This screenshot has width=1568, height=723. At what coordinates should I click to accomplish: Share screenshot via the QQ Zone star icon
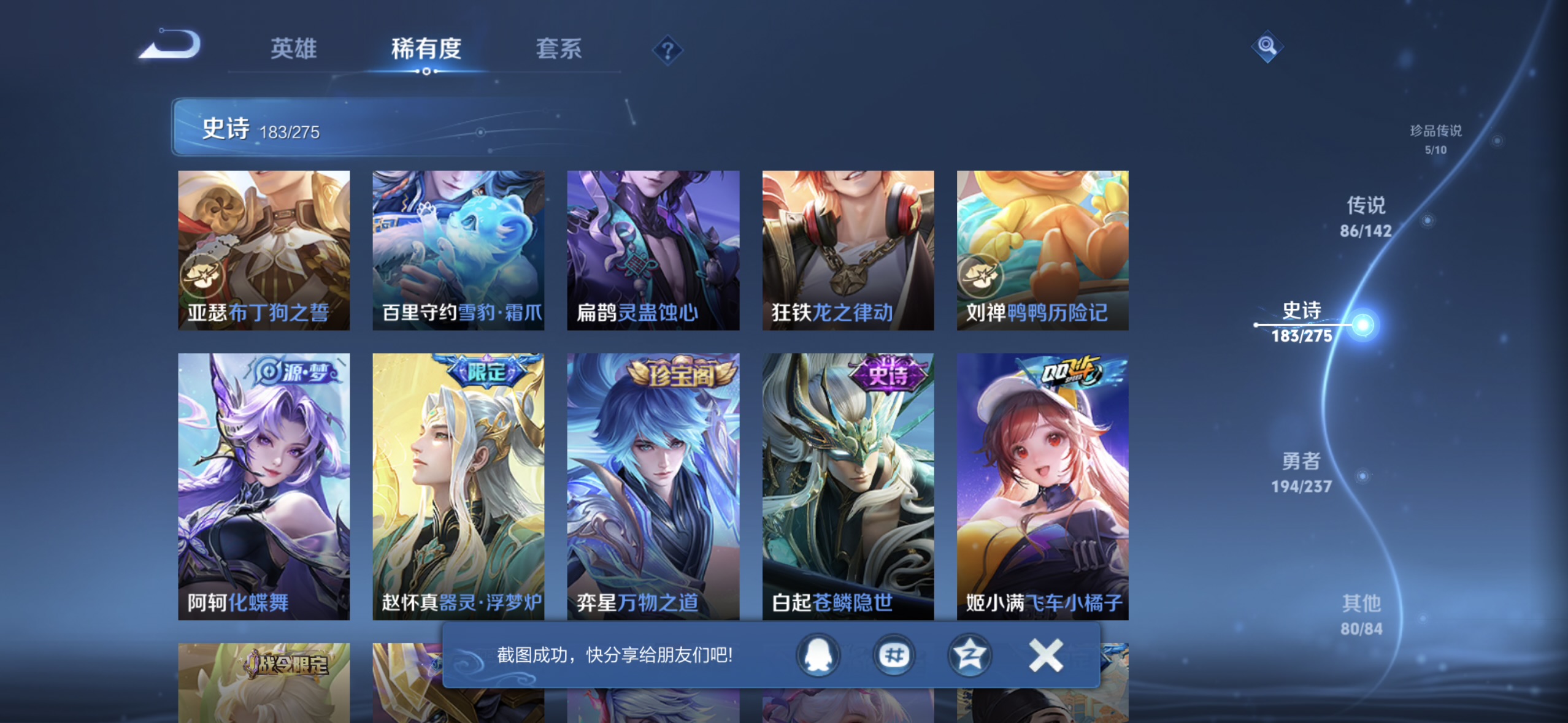pos(970,655)
